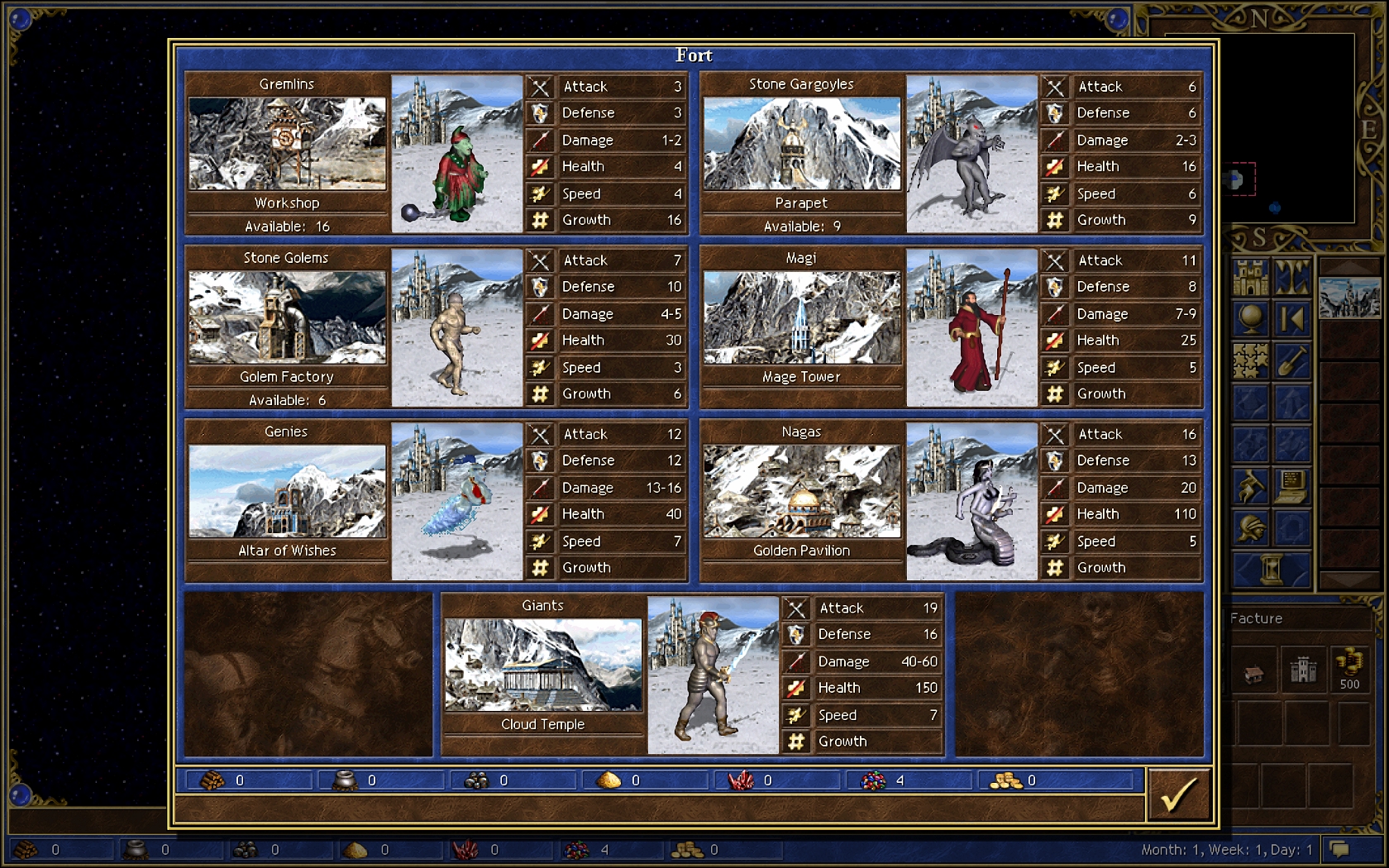Open the Giant creature portrait
This screenshot has width=1389, height=868.
[x=713, y=675]
